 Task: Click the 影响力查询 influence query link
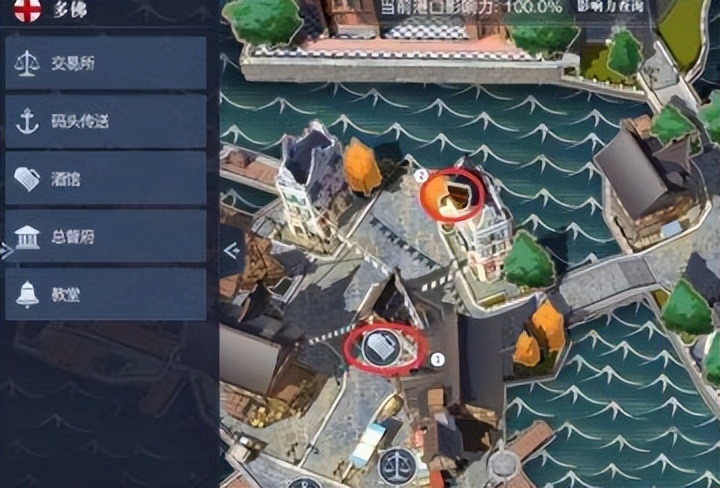611,8
